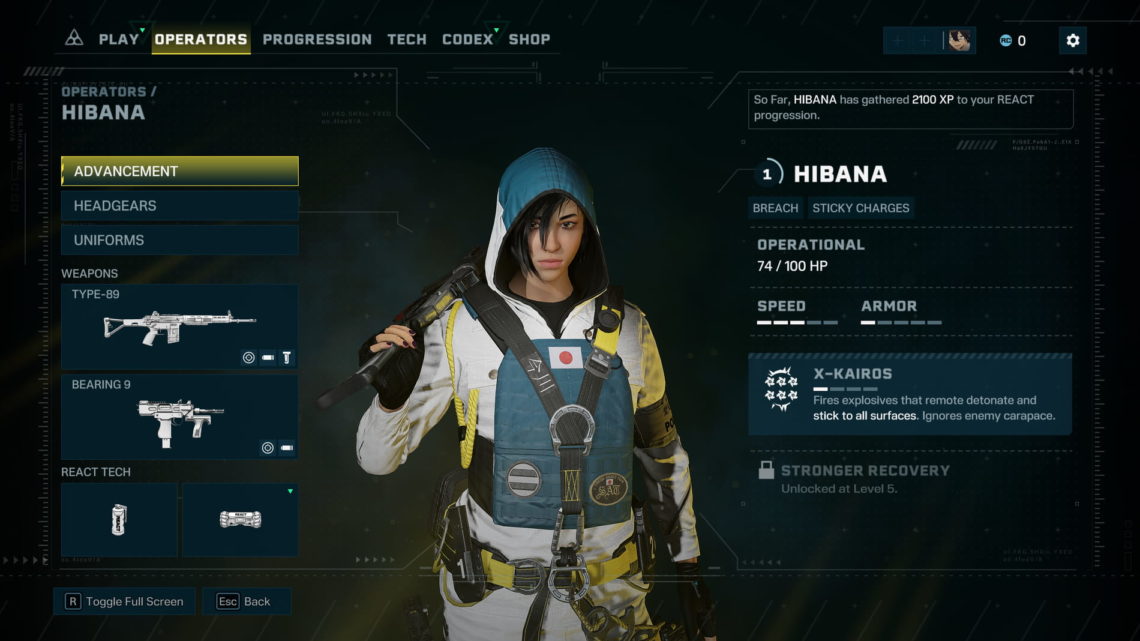Viewport: 1140px width, 641px height.
Task: Select the locked Stronger Recovery perk
Action: pyautogui.click(x=865, y=478)
